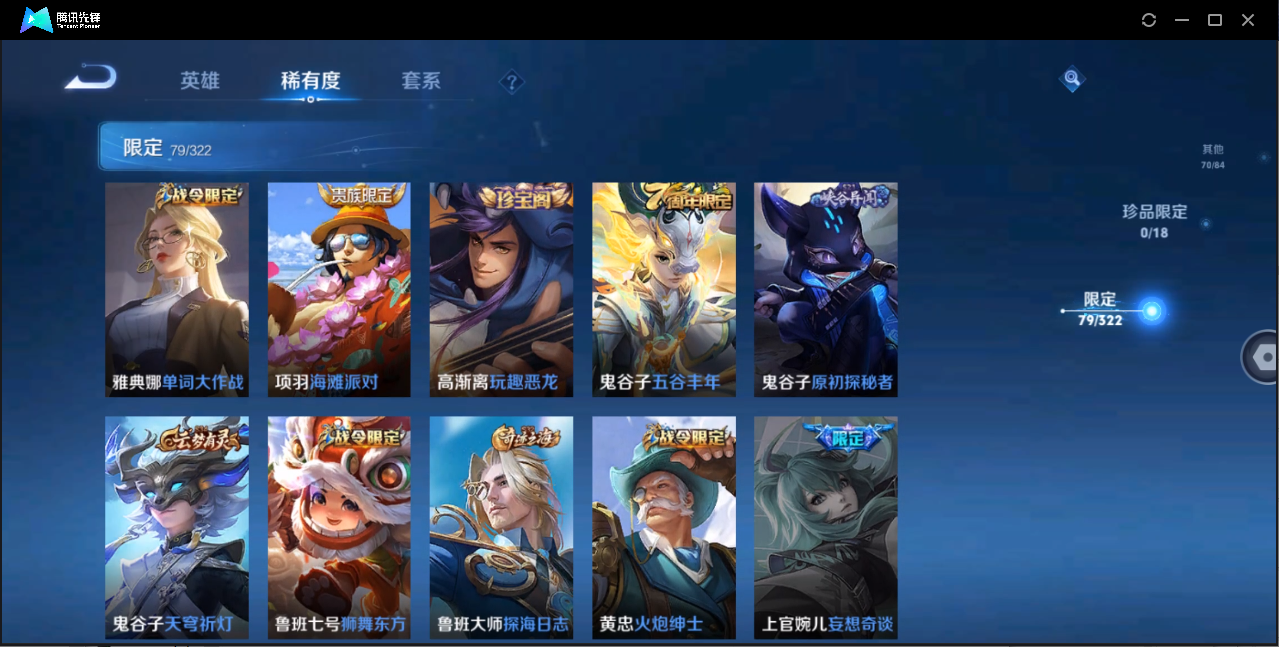Select the 稀有度 tab
The image size is (1279, 647).
point(310,81)
